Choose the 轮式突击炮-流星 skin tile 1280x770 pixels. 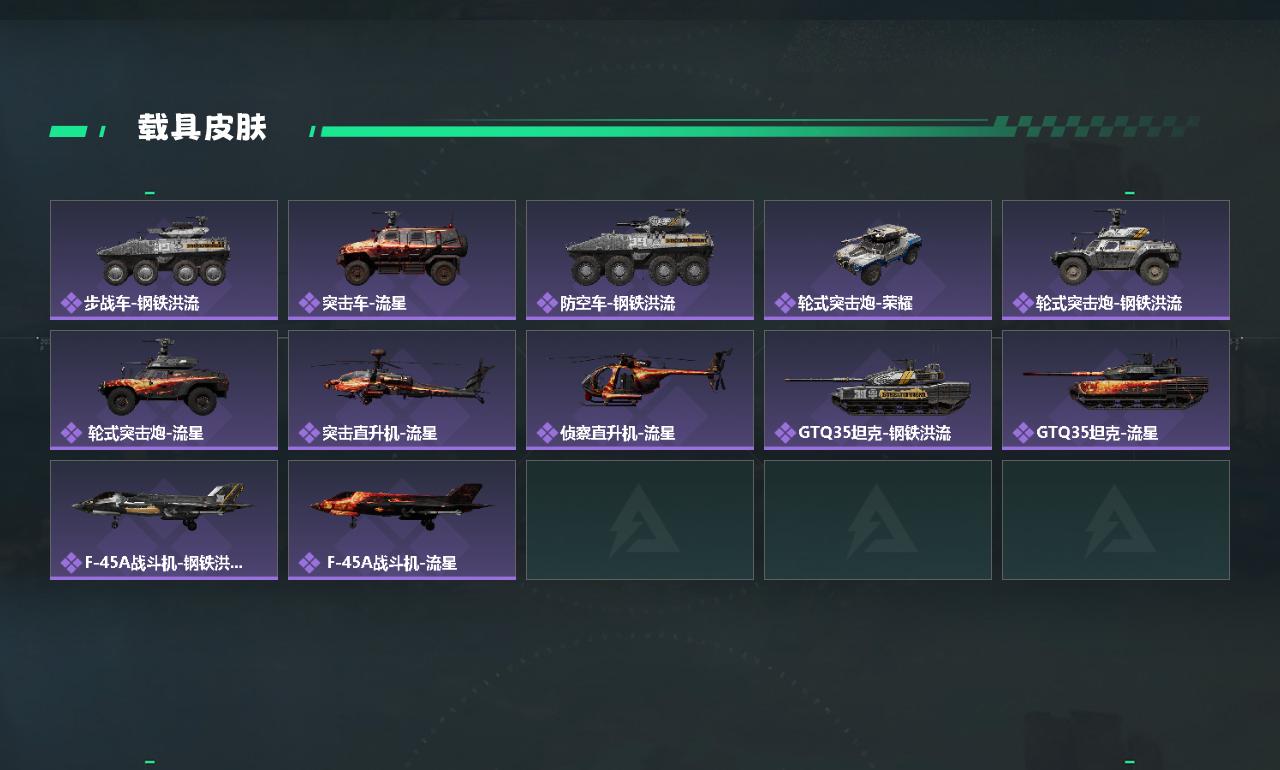(164, 389)
